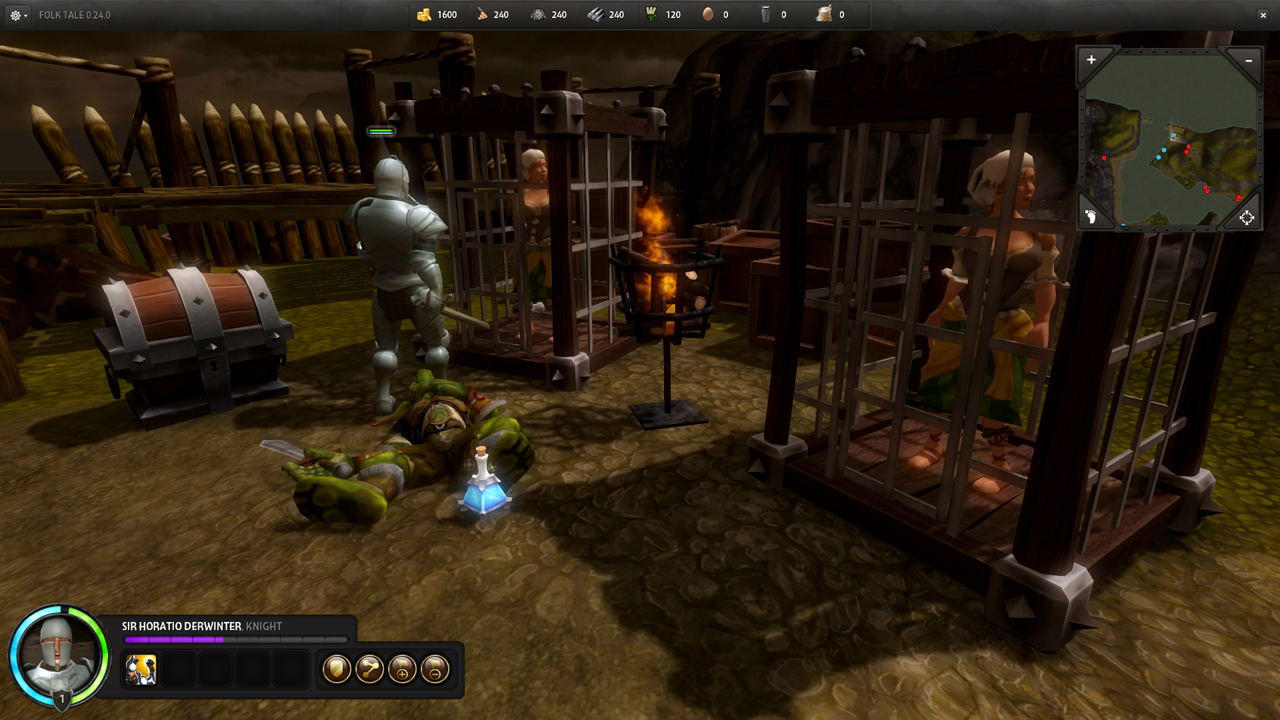Click on the minimap terrain view
The height and width of the screenshot is (720, 1280).
pyautogui.click(x=1170, y=140)
